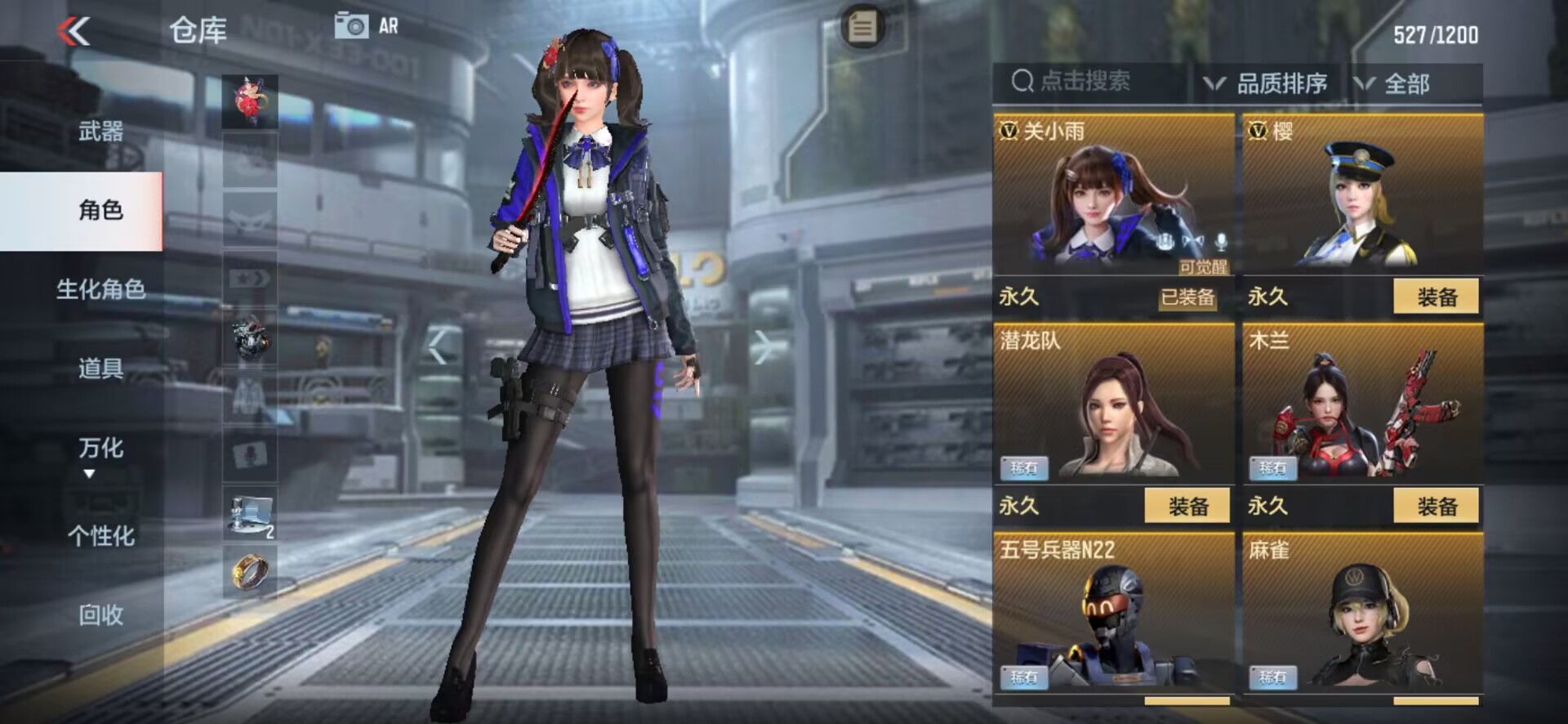The width and height of the screenshot is (1568, 724).
Task: Expand the 万化 category
Action: pos(100,453)
